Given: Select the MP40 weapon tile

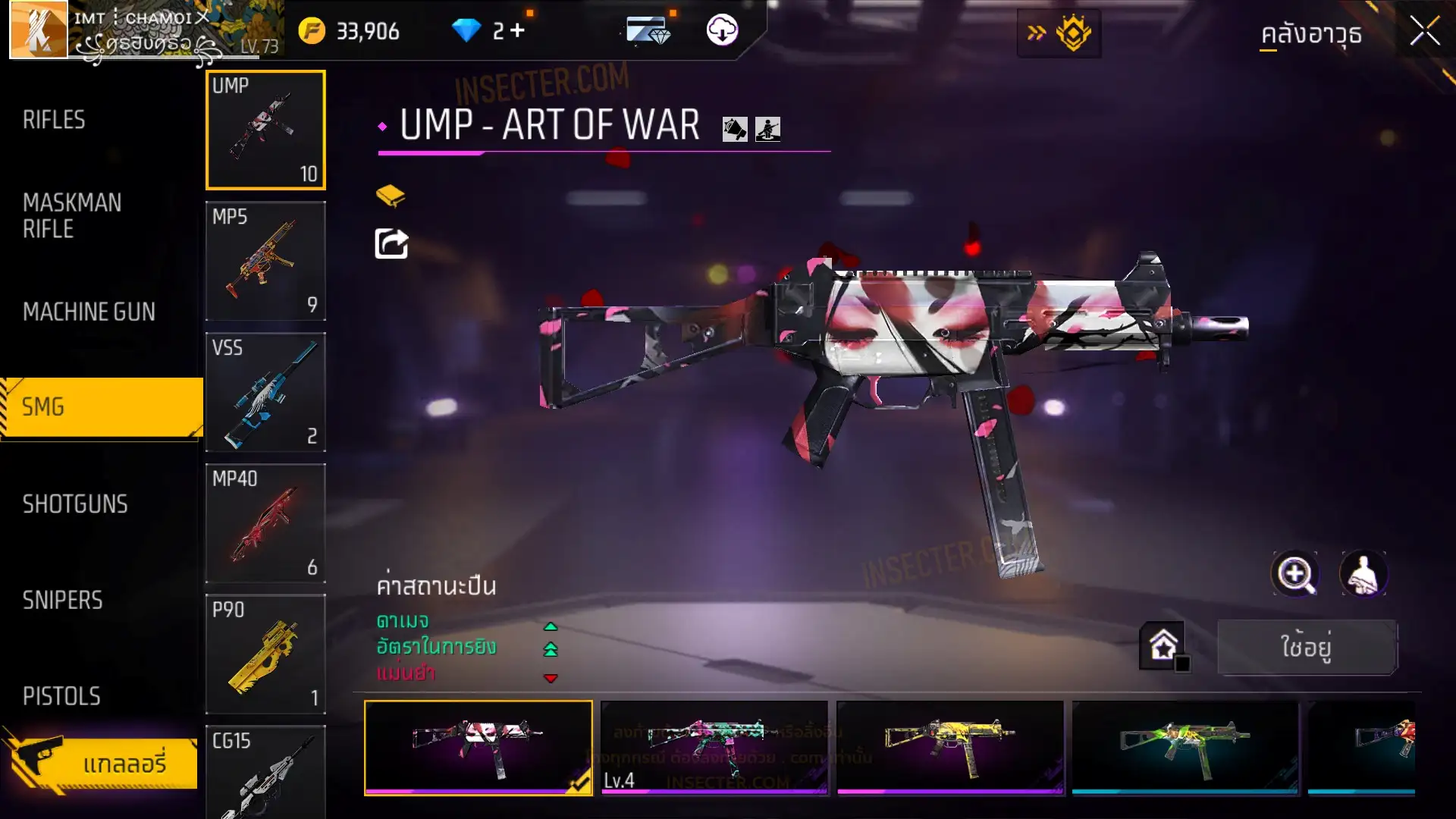Looking at the screenshot, I should (x=265, y=522).
